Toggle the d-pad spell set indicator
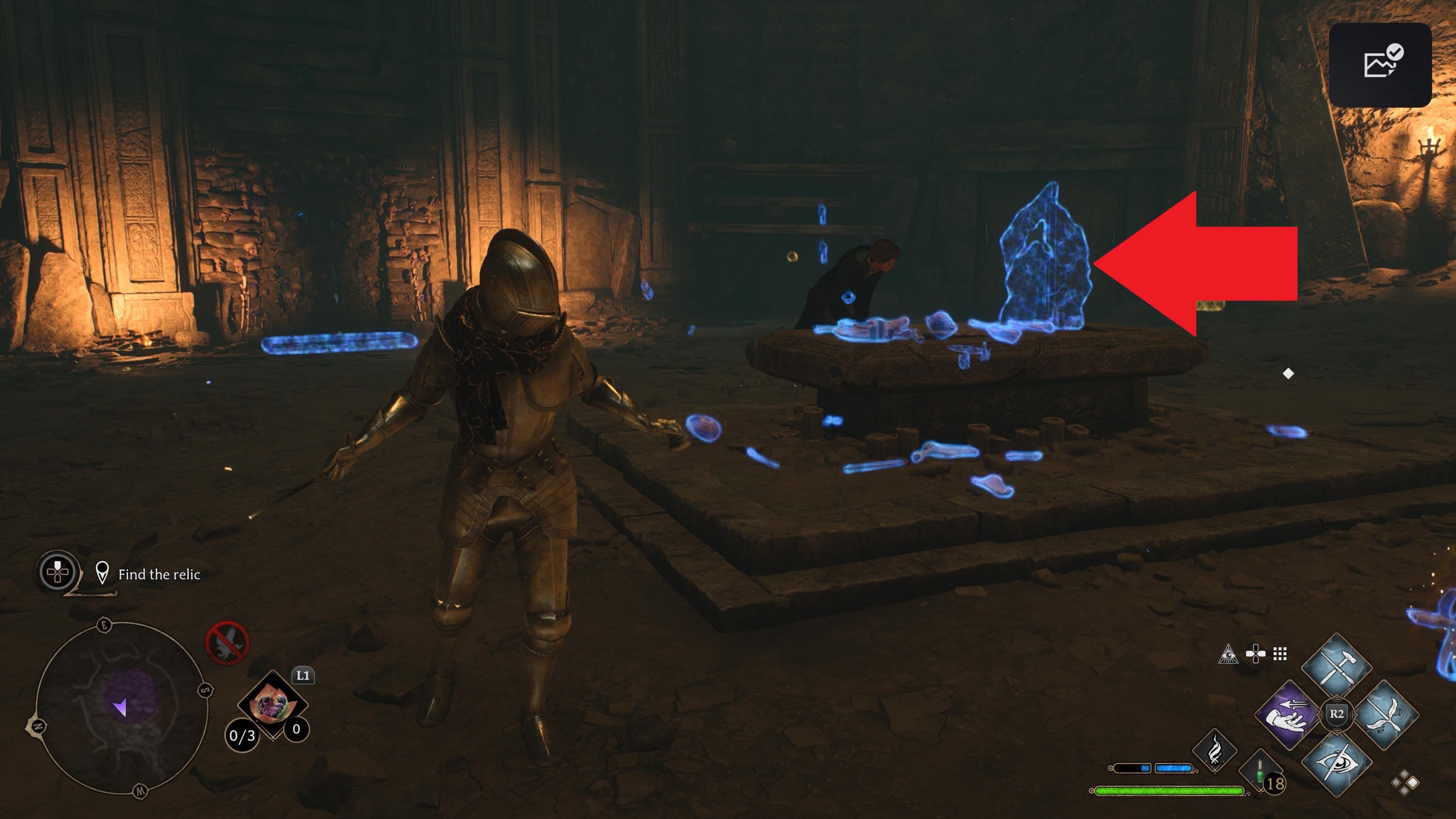The height and width of the screenshot is (819, 1456). (x=1256, y=654)
